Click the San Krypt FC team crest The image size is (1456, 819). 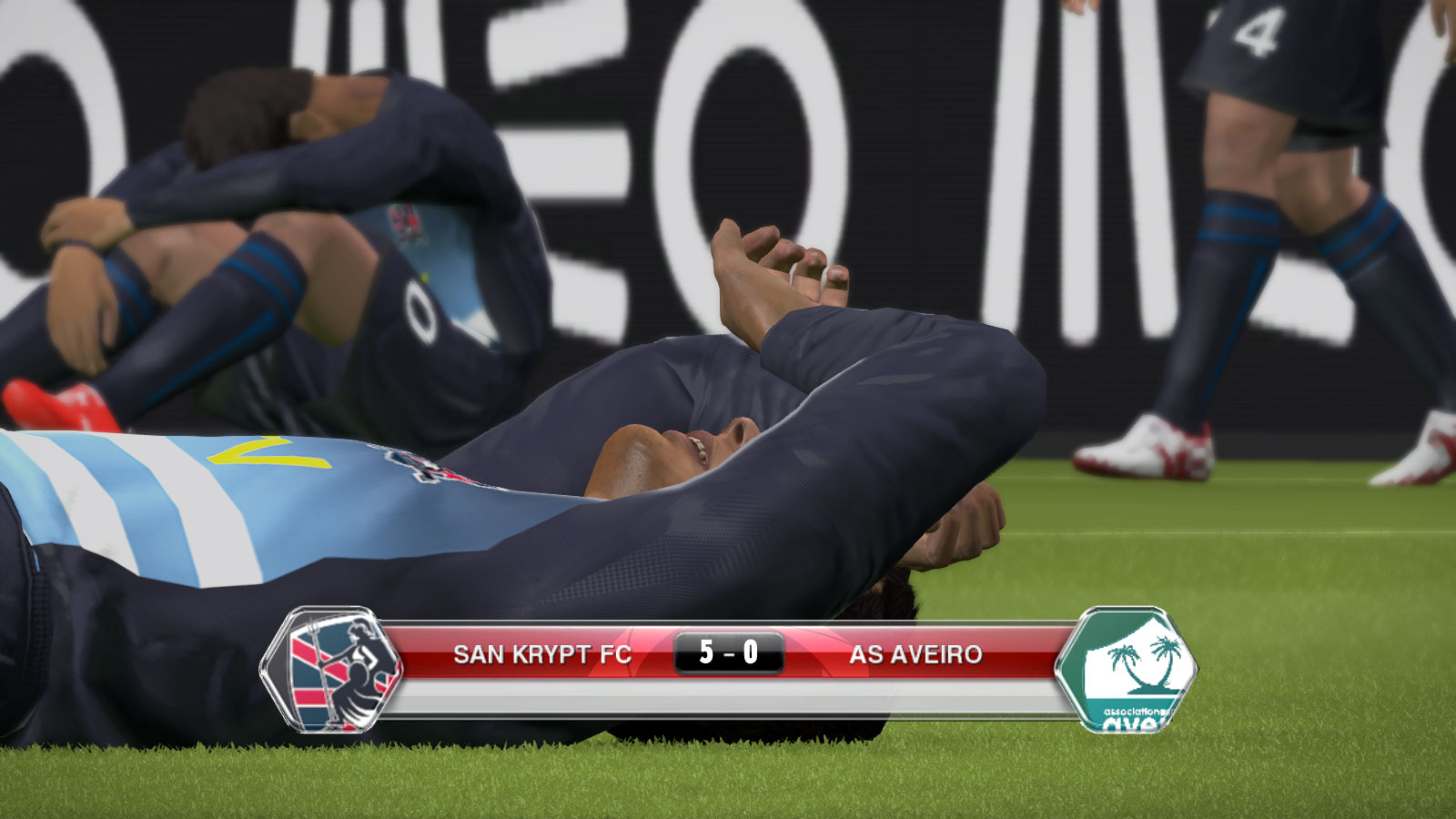(x=333, y=671)
